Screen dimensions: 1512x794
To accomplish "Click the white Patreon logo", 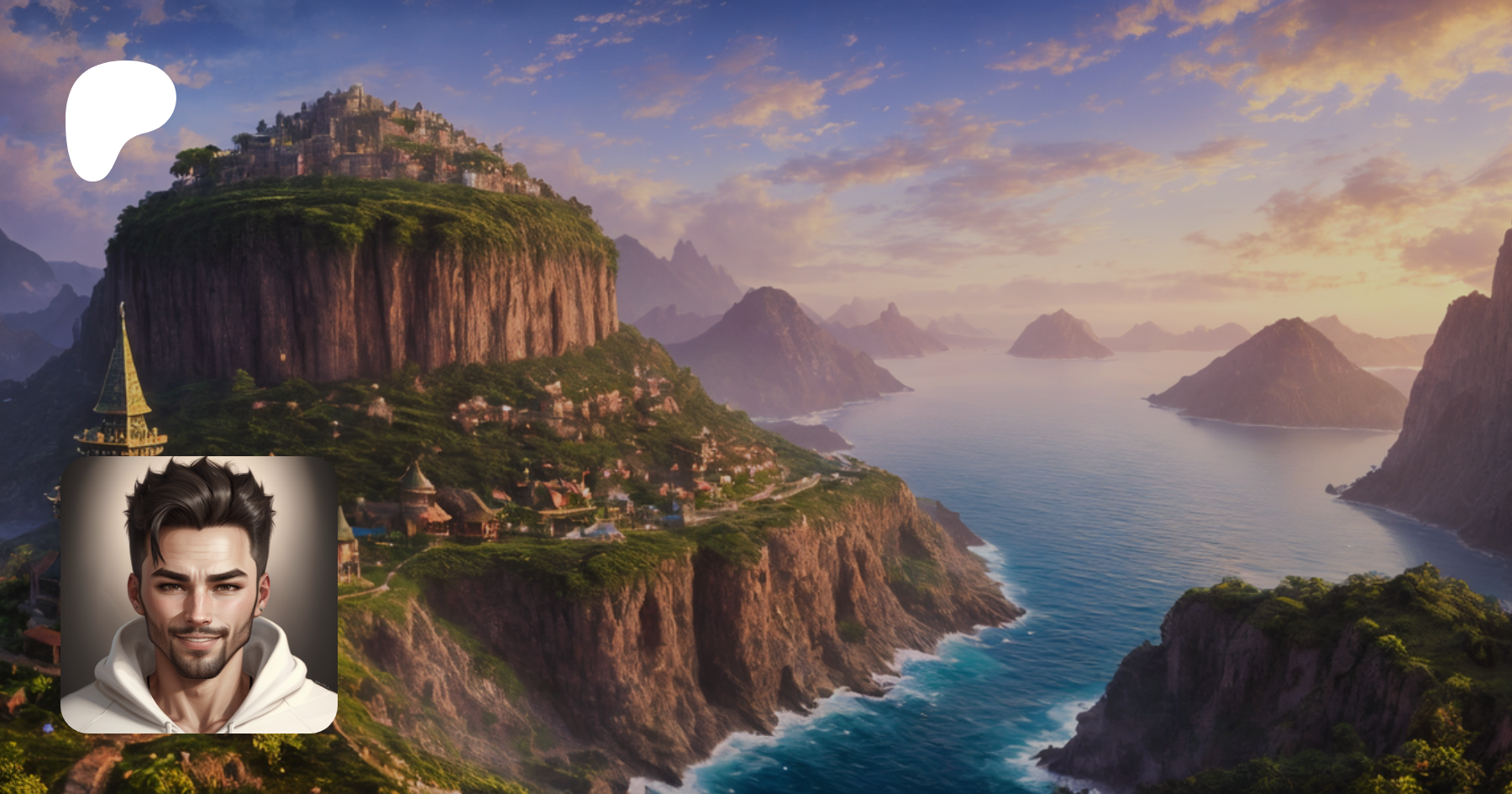I will pyautogui.click(x=118, y=116).
